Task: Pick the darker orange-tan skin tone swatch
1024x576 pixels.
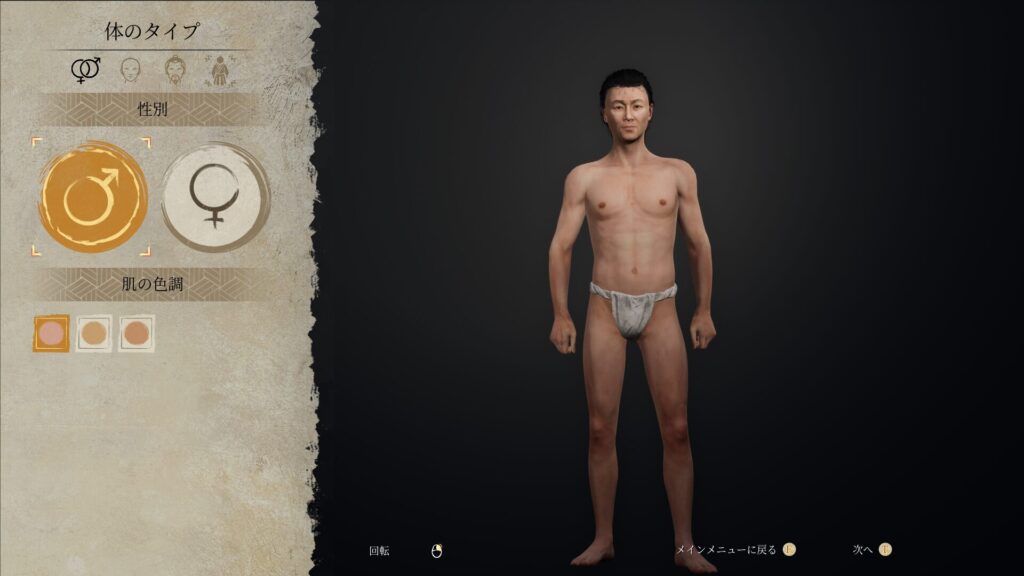Action: pos(136,333)
